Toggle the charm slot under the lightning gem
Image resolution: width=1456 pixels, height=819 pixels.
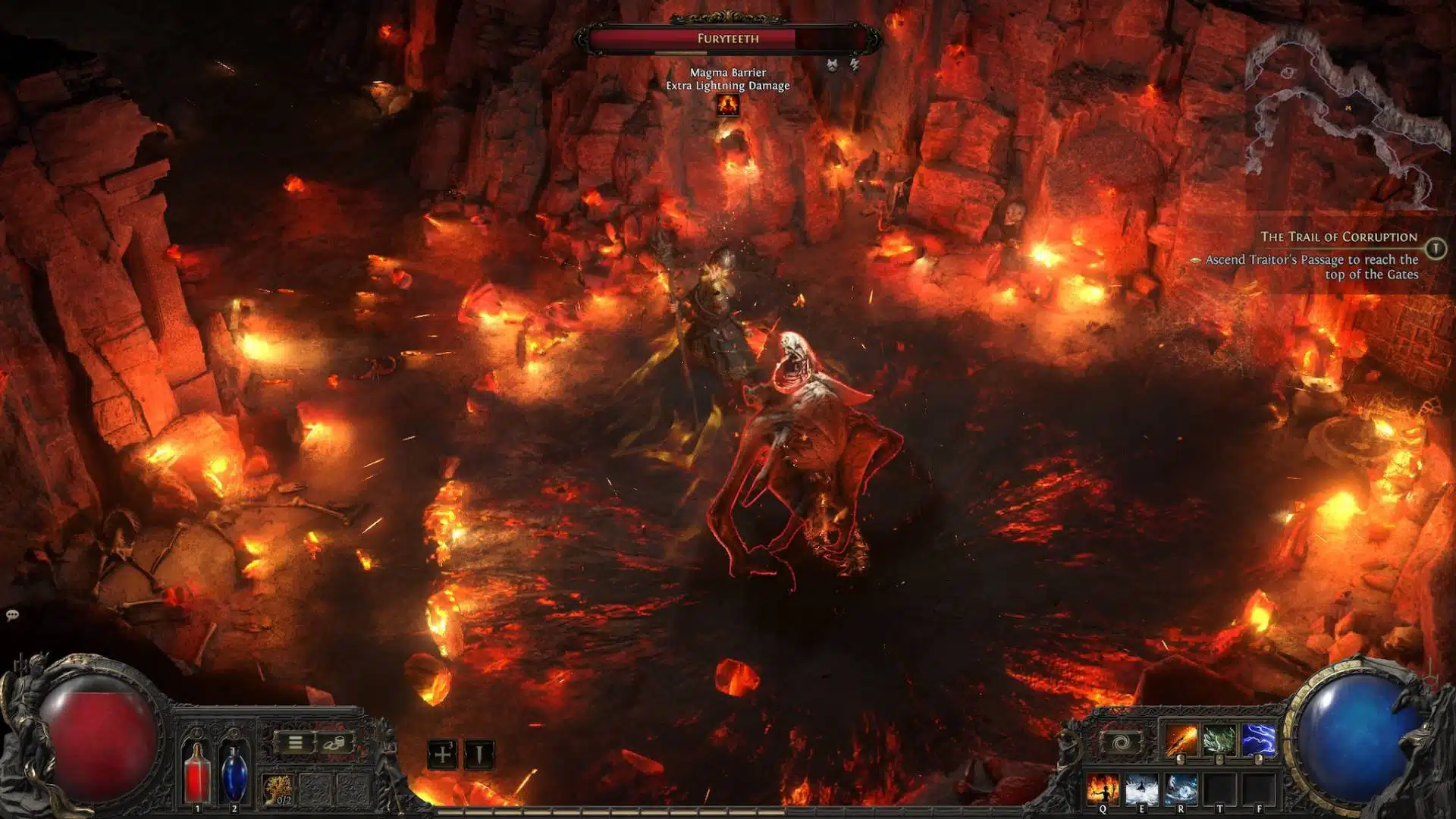(x=1259, y=758)
